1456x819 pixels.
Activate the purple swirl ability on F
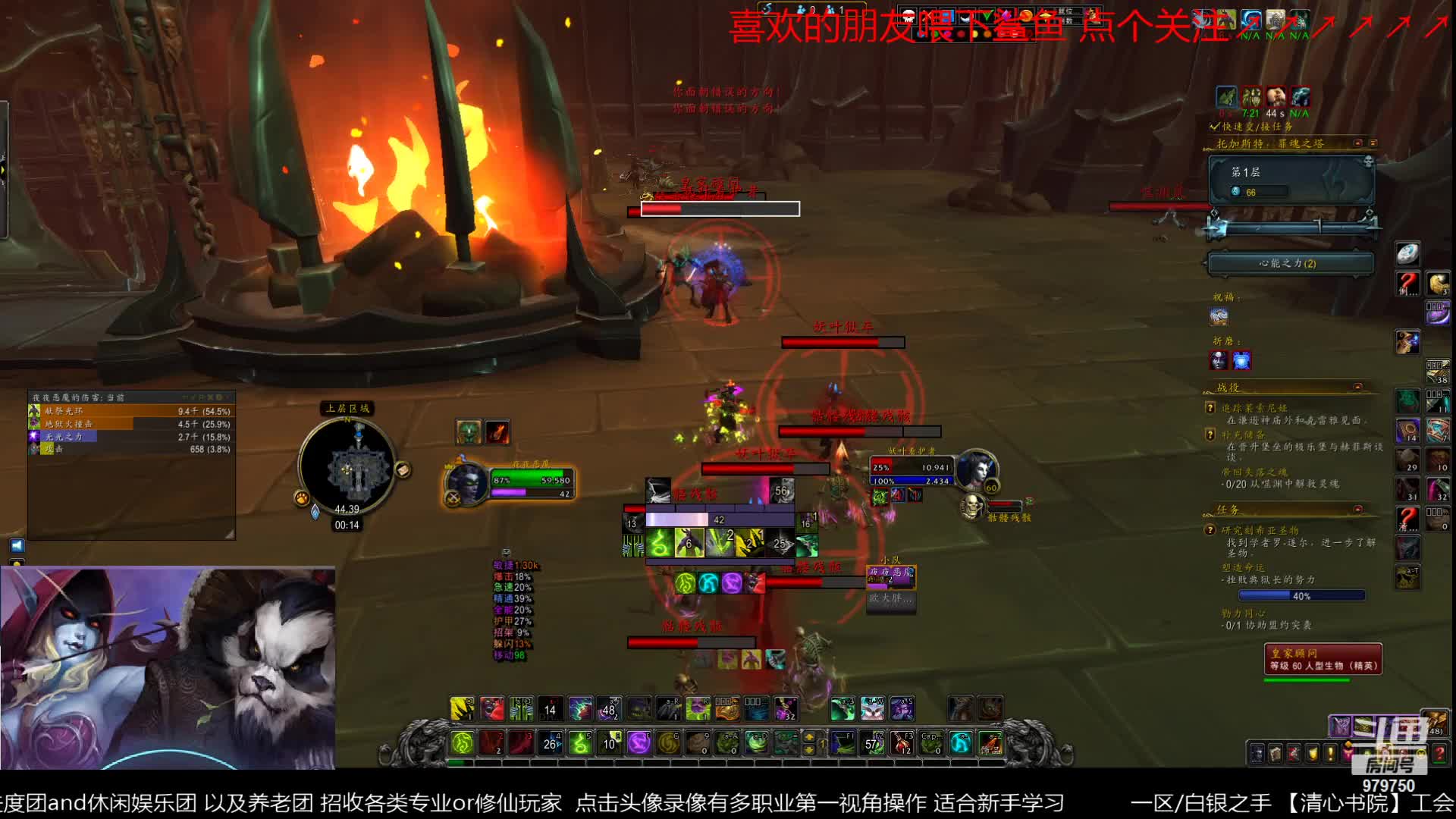[639, 743]
